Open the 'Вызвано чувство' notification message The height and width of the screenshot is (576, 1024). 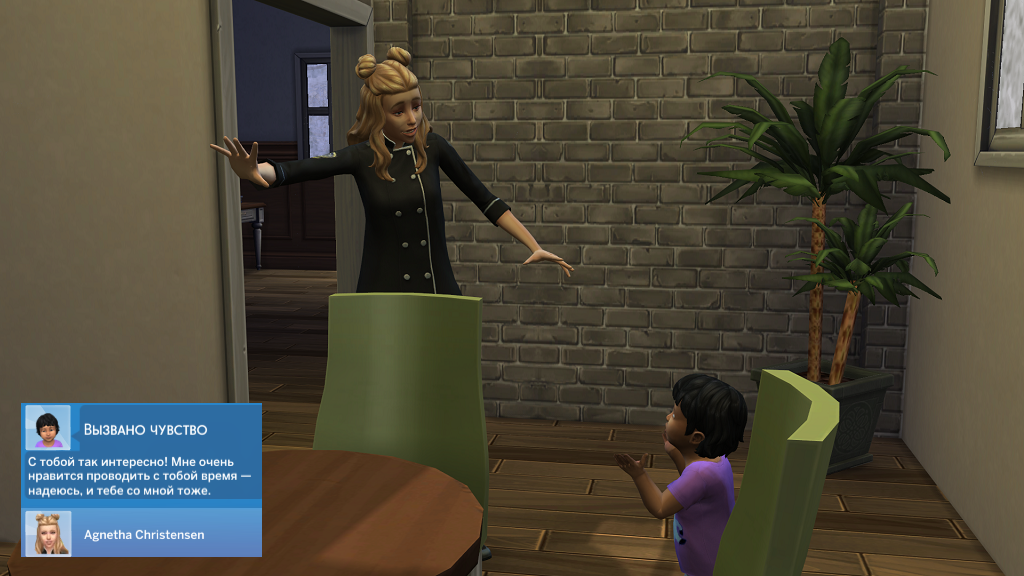(140, 475)
